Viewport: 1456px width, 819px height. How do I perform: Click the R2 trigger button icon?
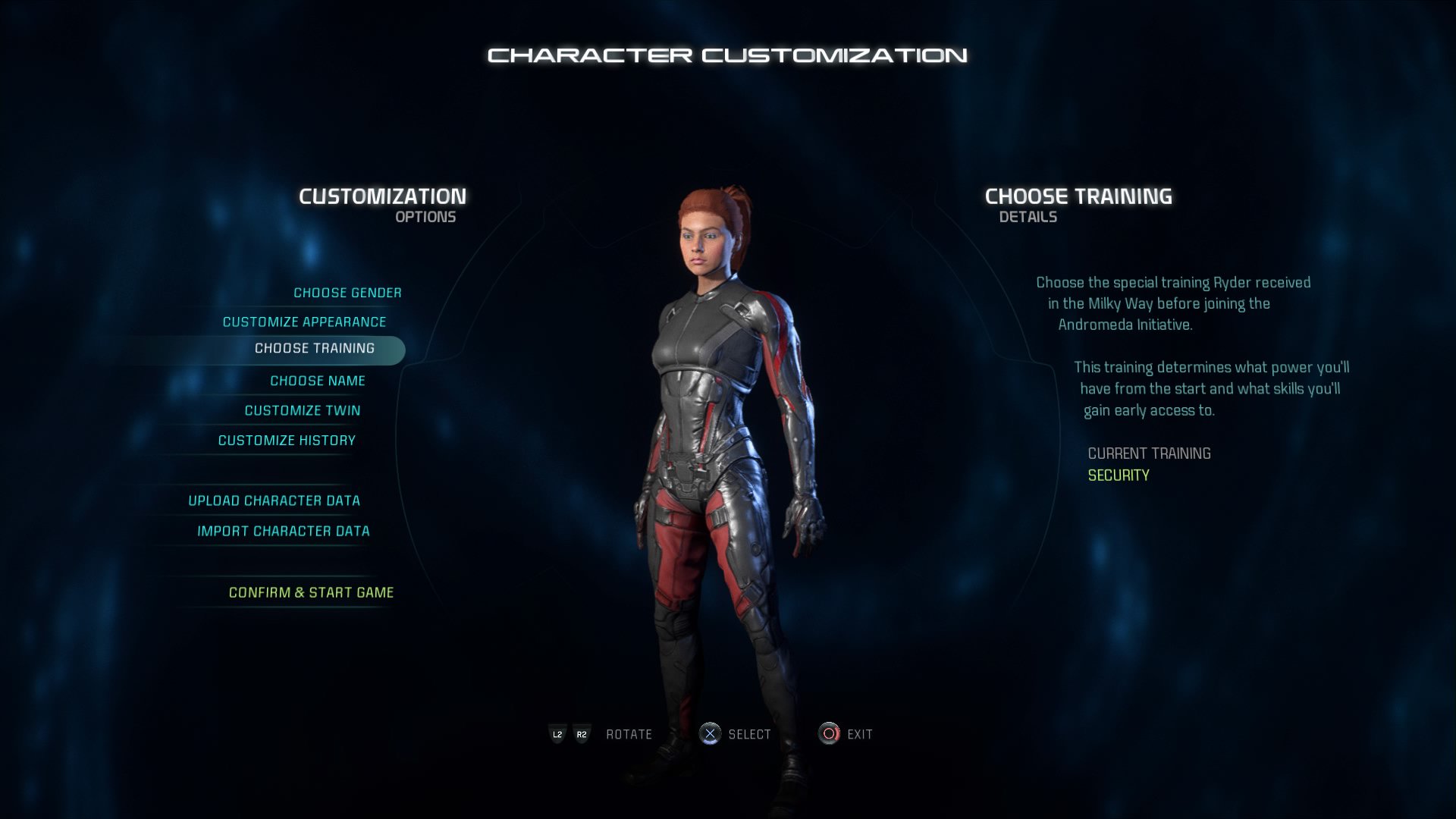[582, 734]
